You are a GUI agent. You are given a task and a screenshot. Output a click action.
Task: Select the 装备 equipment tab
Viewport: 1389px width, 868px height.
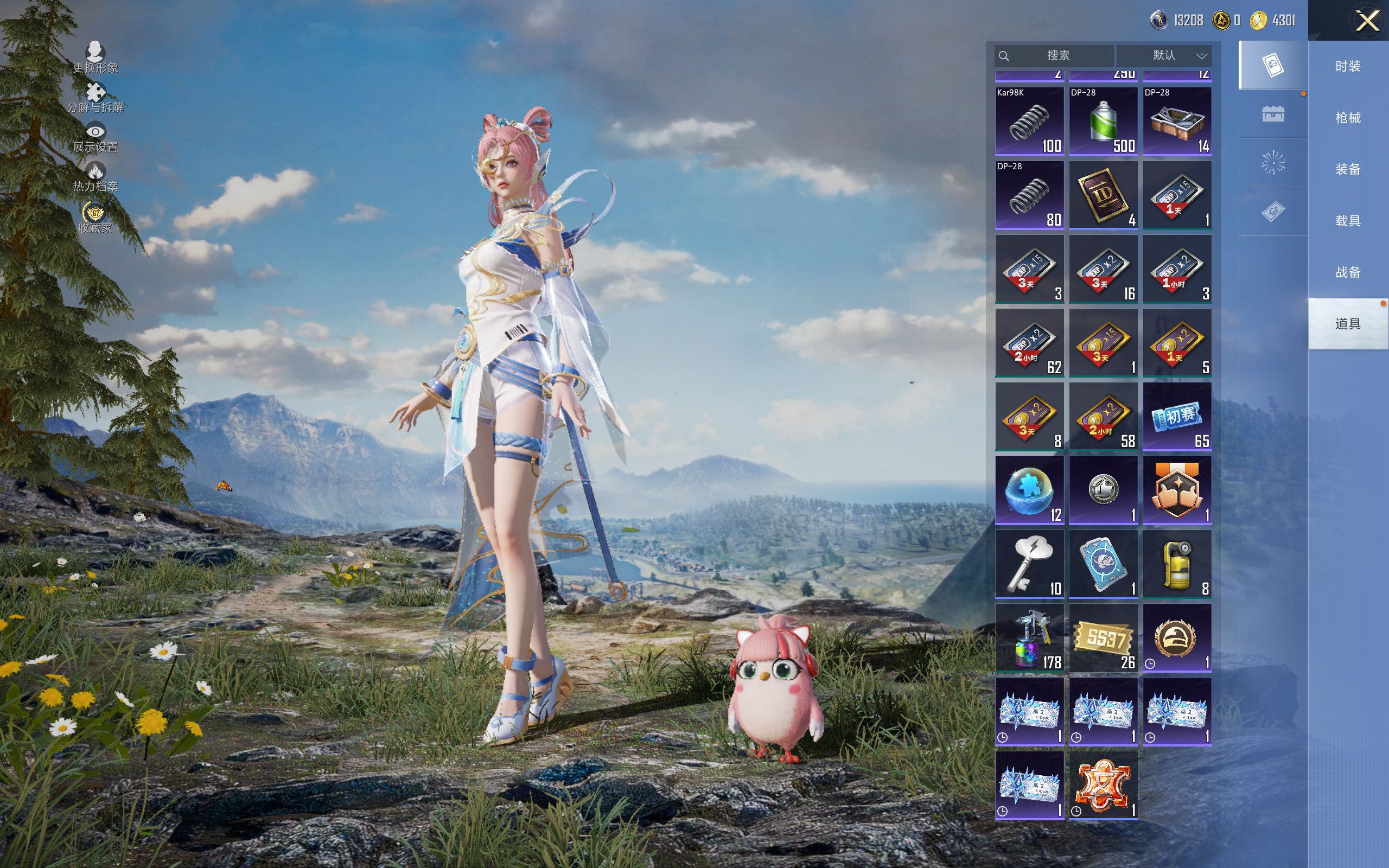(x=1347, y=169)
